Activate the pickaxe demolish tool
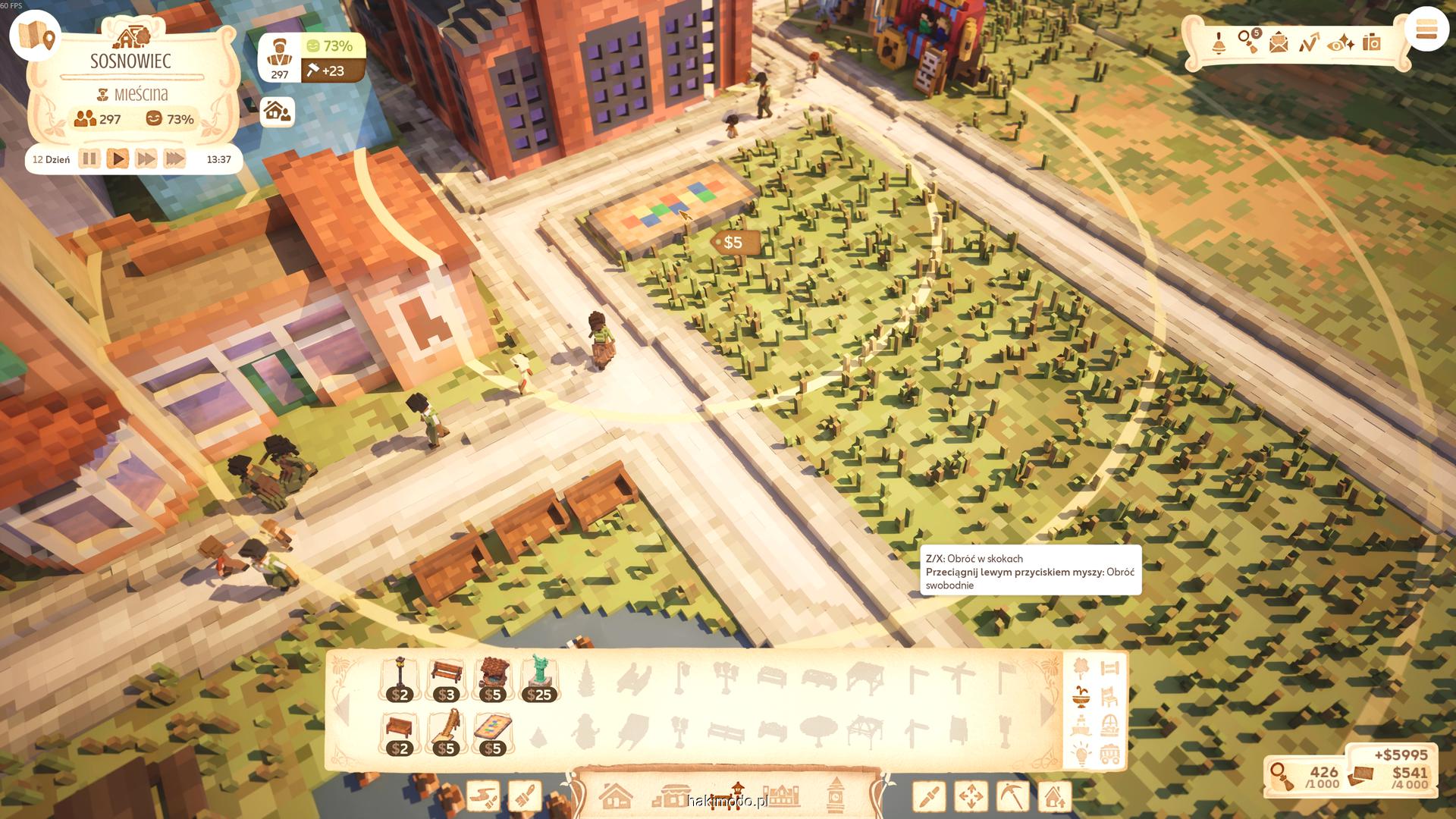The height and width of the screenshot is (819, 1456). pos(1012,796)
